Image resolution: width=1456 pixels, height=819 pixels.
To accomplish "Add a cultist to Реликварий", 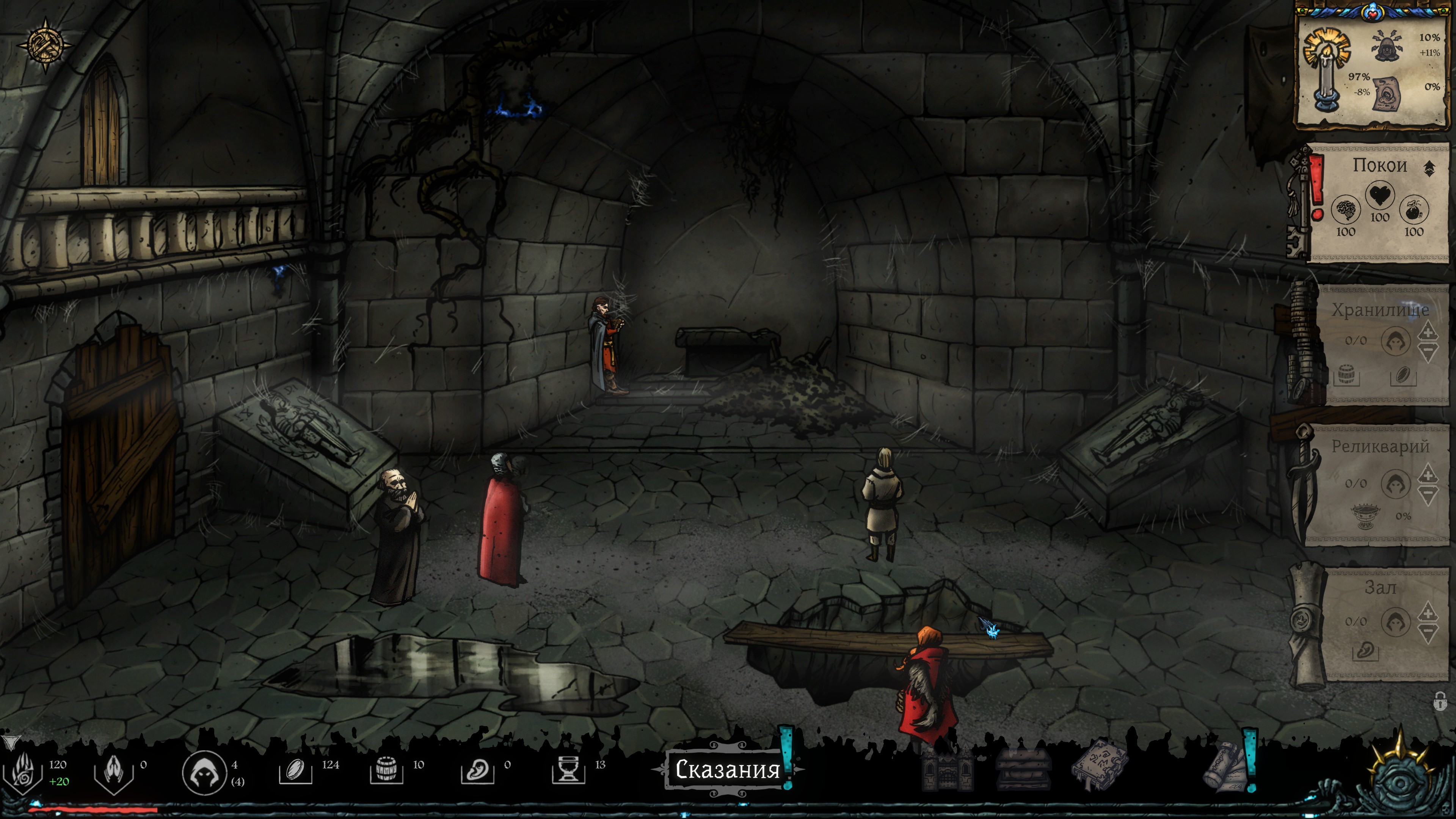I will (x=1428, y=474).
